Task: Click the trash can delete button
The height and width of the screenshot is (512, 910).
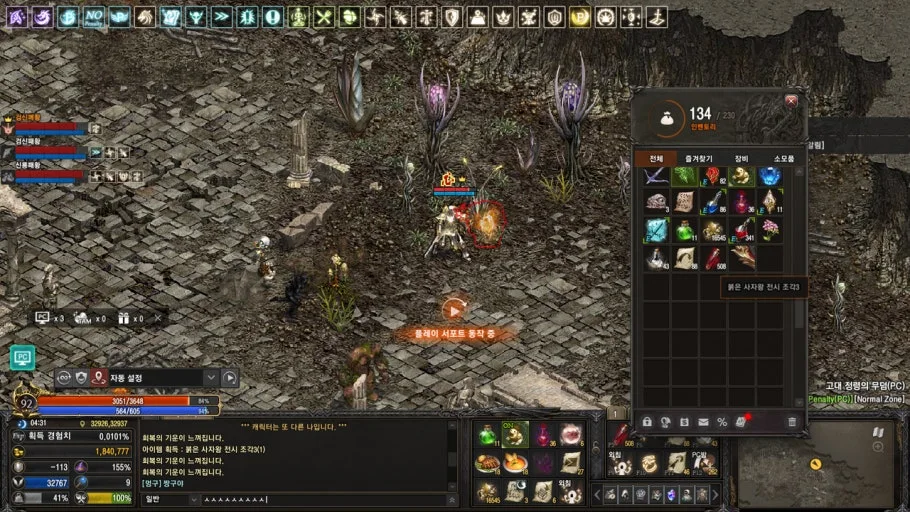Action: coord(792,422)
